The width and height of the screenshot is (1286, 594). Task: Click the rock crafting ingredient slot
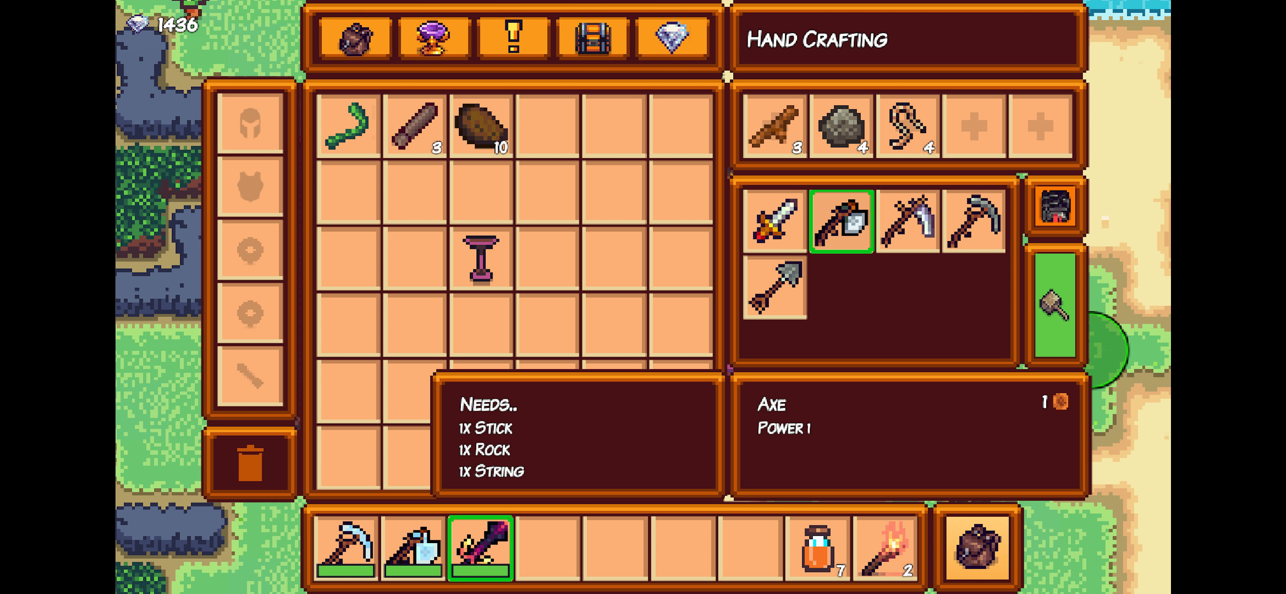point(841,126)
